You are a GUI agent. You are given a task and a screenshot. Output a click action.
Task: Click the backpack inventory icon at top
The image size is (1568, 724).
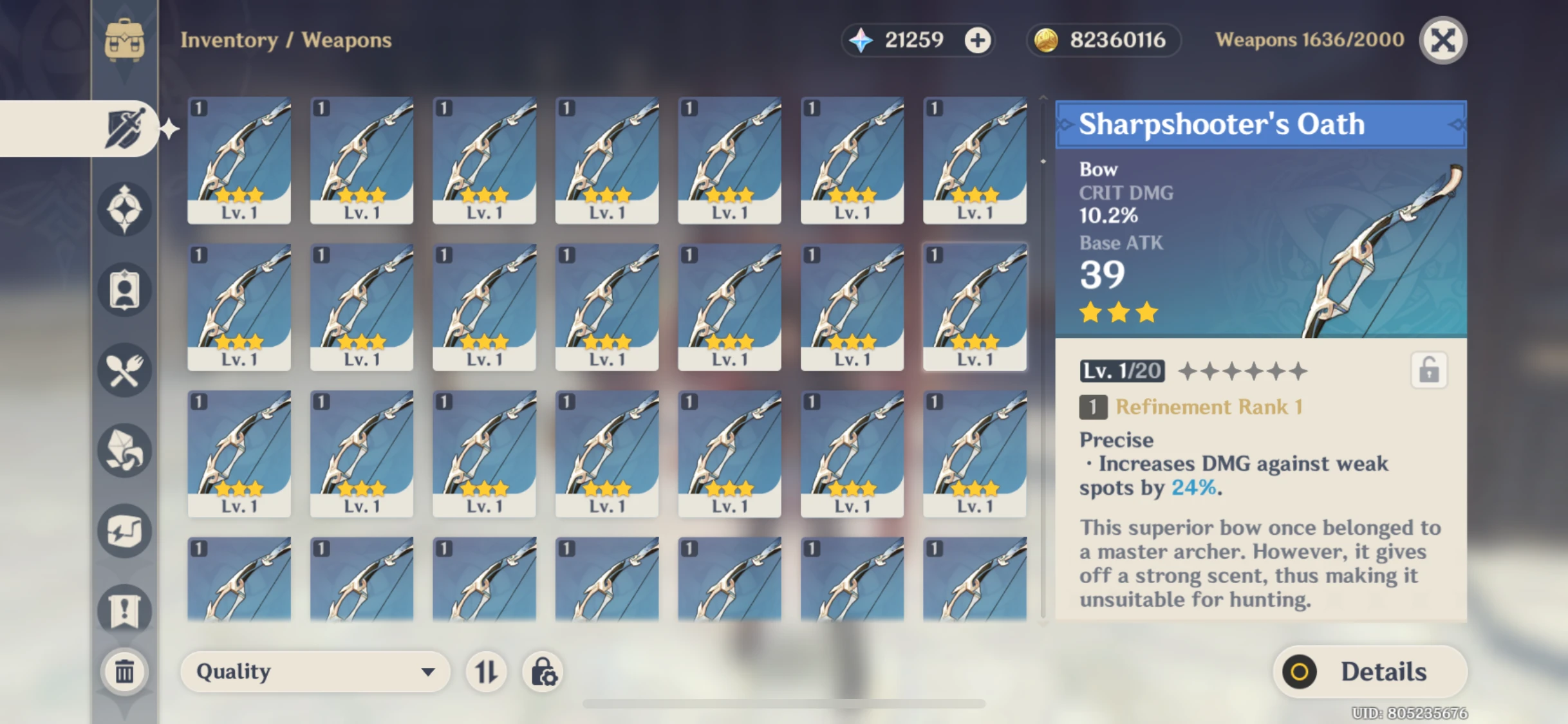pyautogui.click(x=124, y=40)
